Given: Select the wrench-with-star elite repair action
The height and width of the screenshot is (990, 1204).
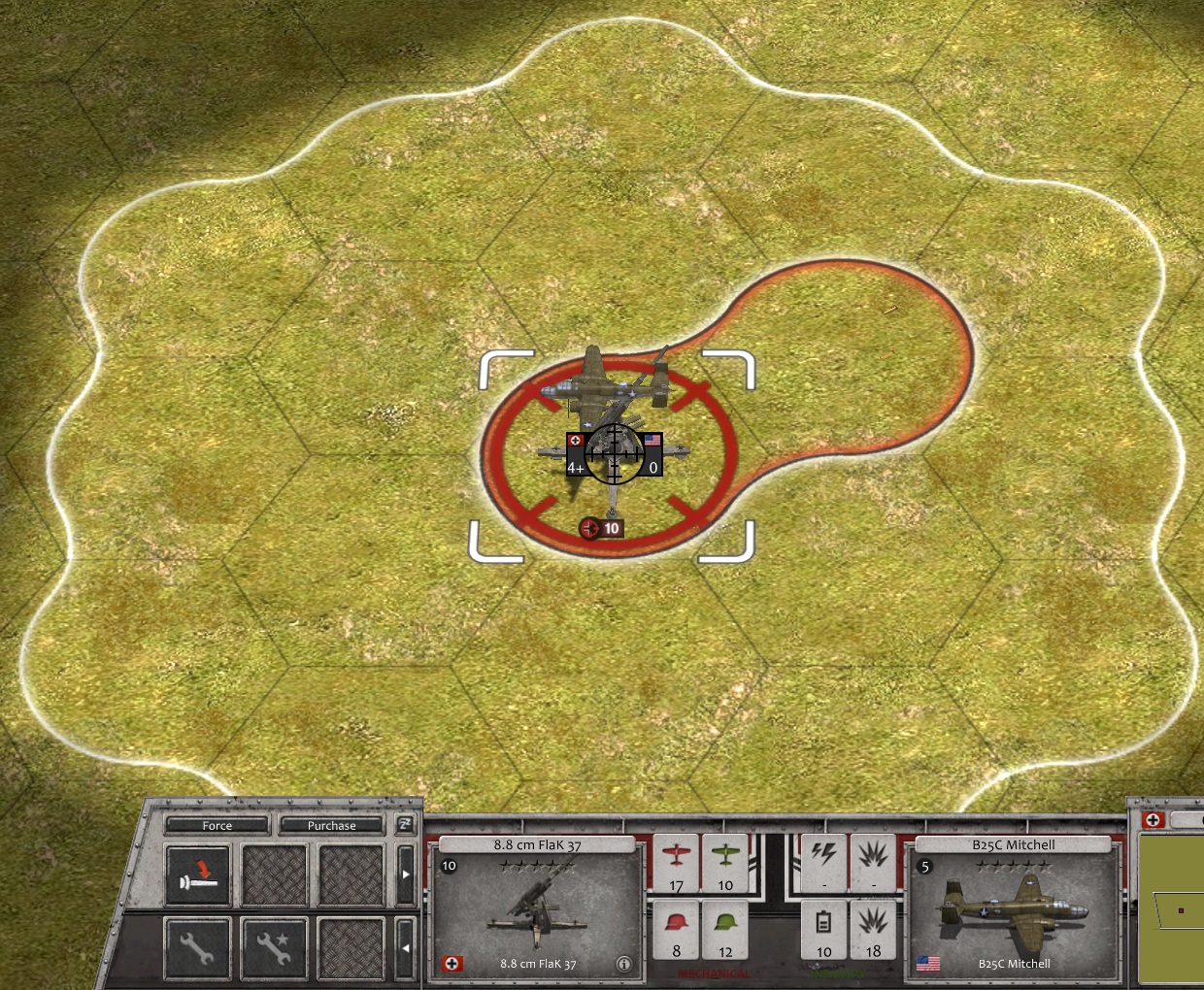Looking at the screenshot, I should click(274, 946).
